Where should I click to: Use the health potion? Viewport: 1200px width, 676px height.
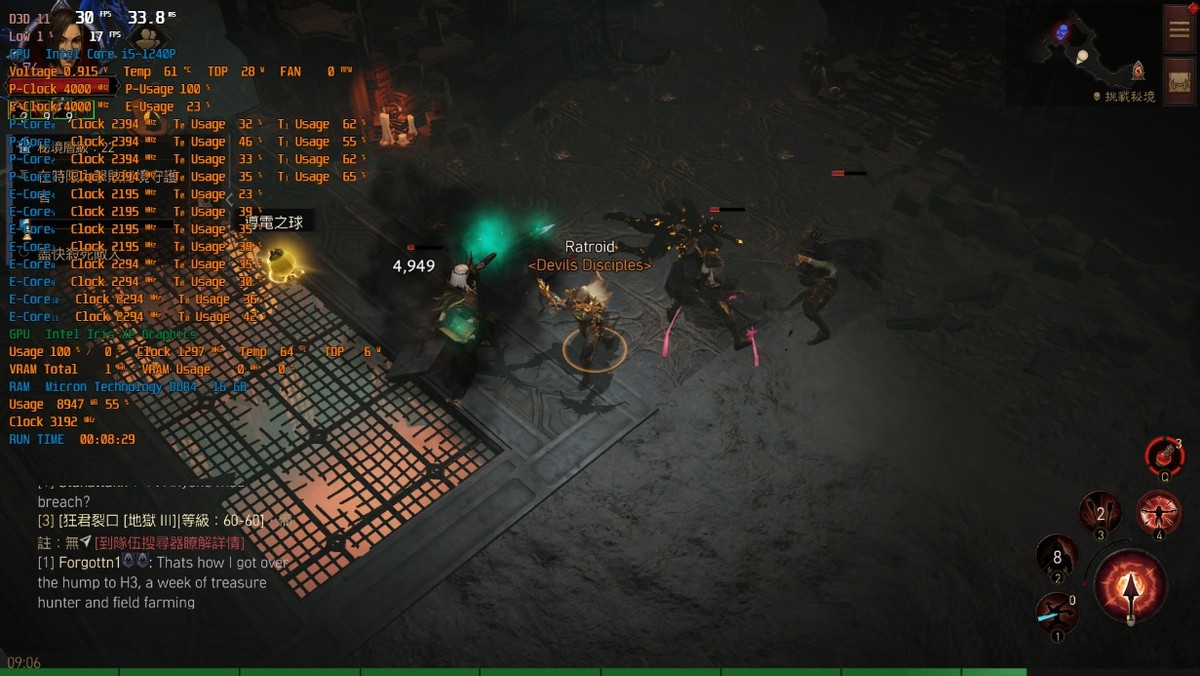[x=1164, y=455]
